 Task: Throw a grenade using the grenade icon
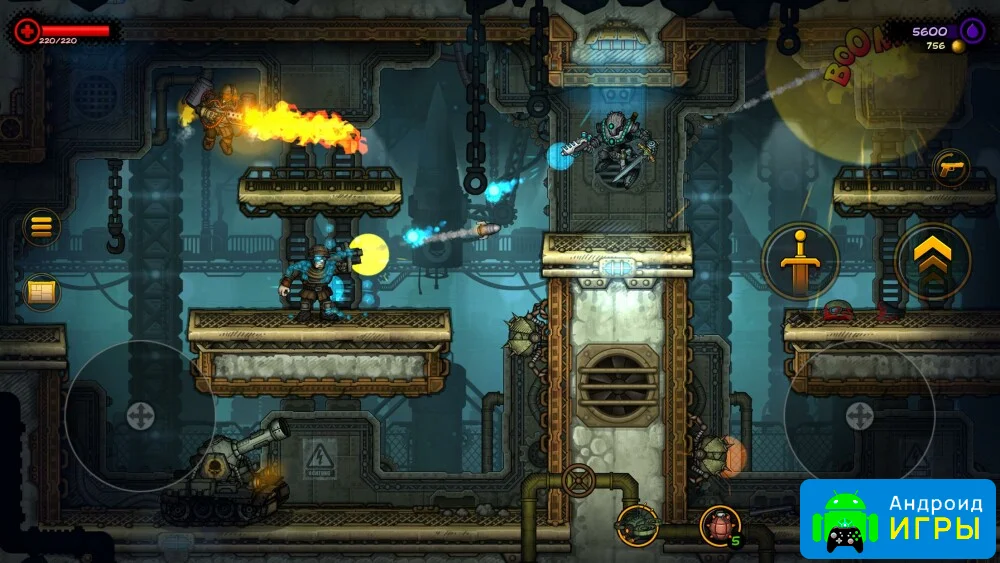(719, 524)
